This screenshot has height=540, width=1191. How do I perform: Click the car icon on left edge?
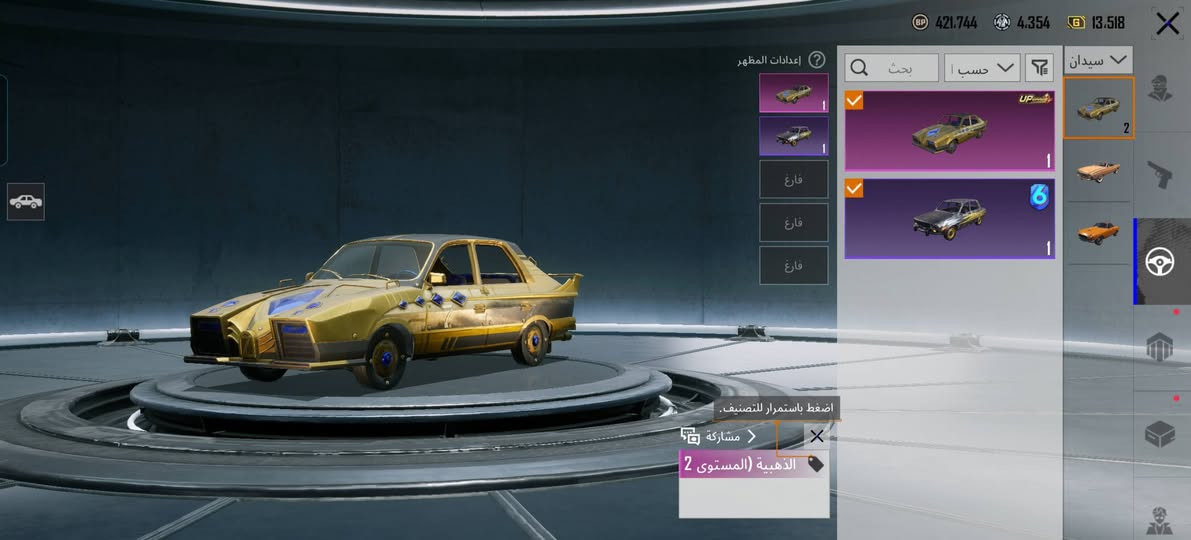25,201
